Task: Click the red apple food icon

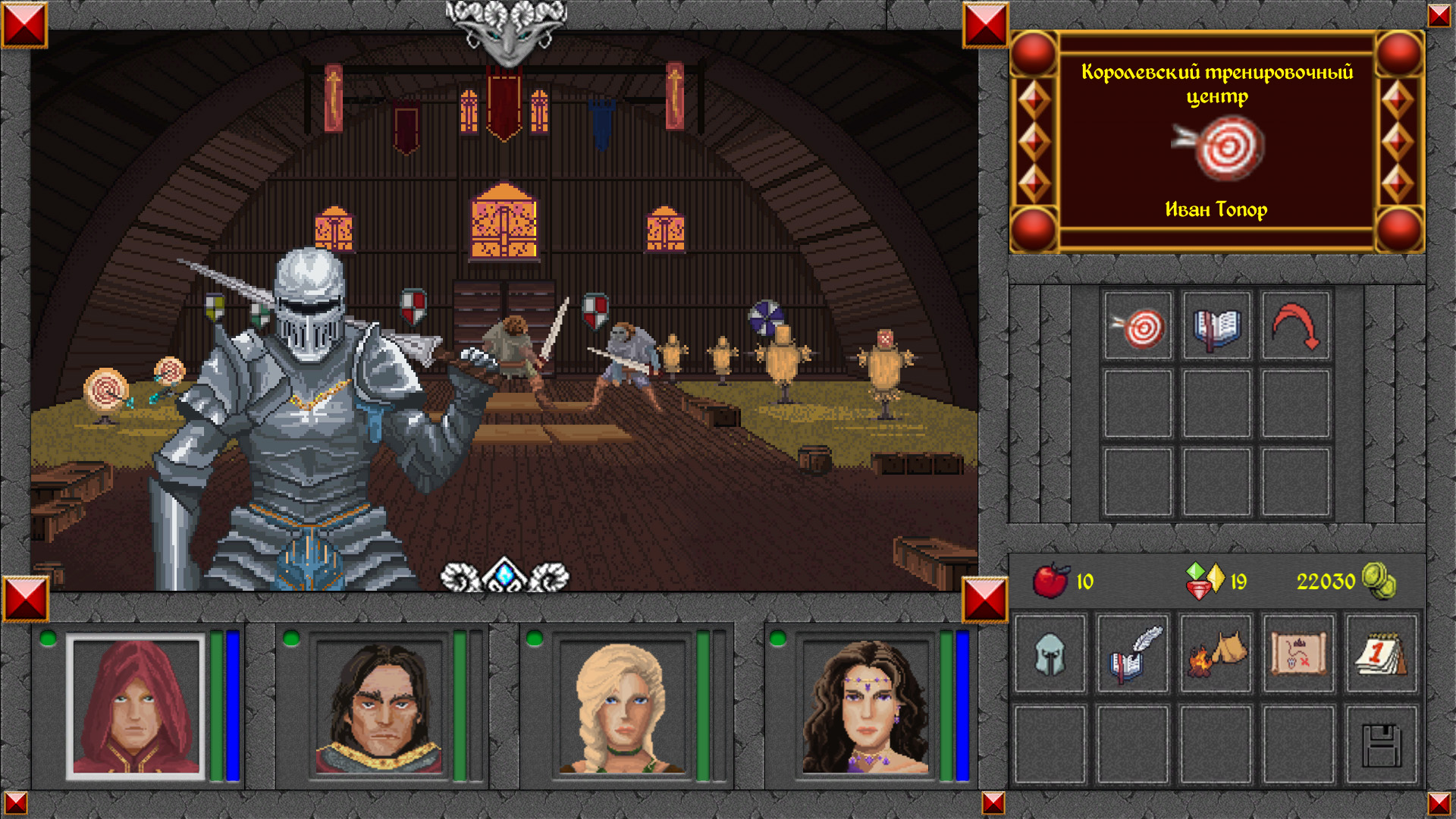Action: pos(1051,581)
